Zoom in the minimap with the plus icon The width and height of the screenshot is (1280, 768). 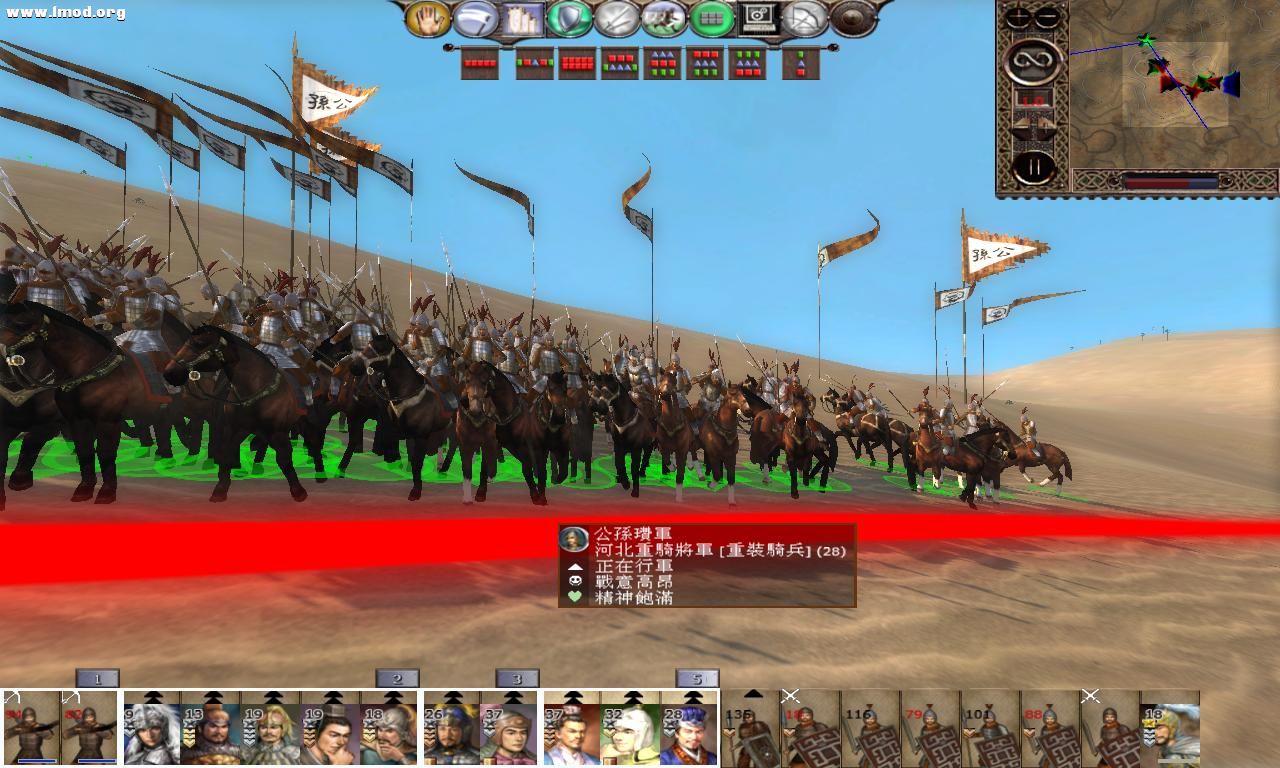(x=1017, y=16)
